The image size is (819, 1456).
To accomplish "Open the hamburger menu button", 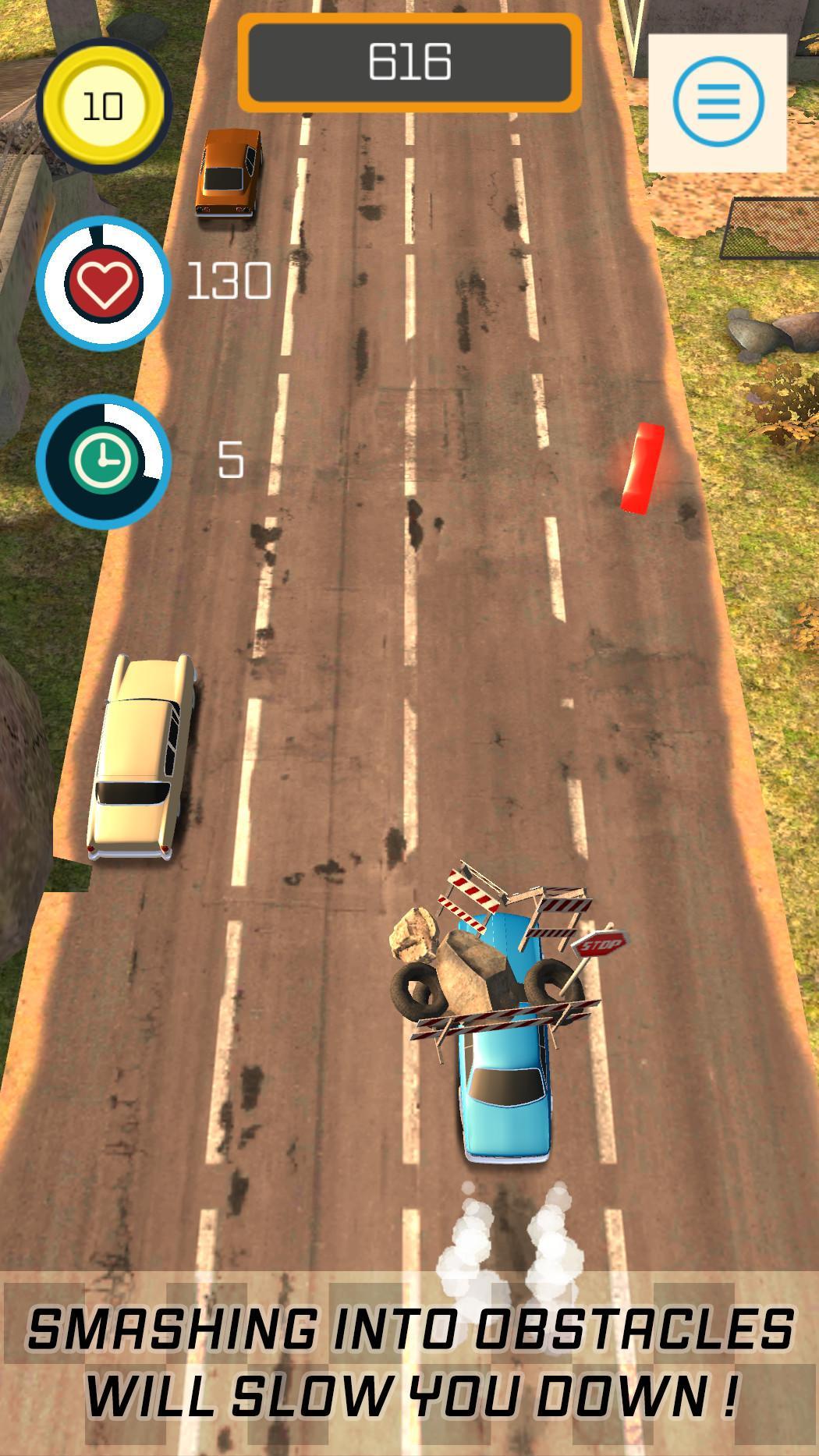I will [x=718, y=102].
